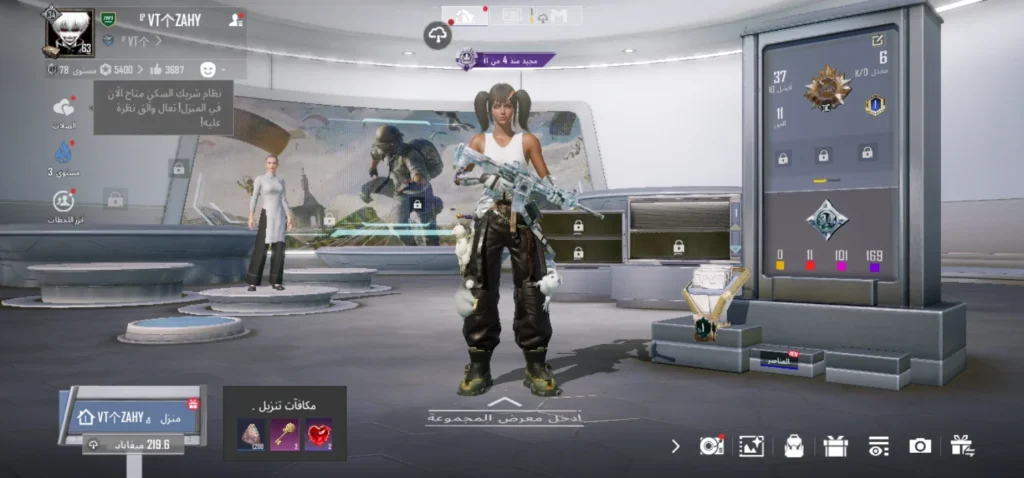Image resolution: width=1024 pixels, height=478 pixels.
Task: Open the blue water drop level 3 icon
Action: [65, 152]
